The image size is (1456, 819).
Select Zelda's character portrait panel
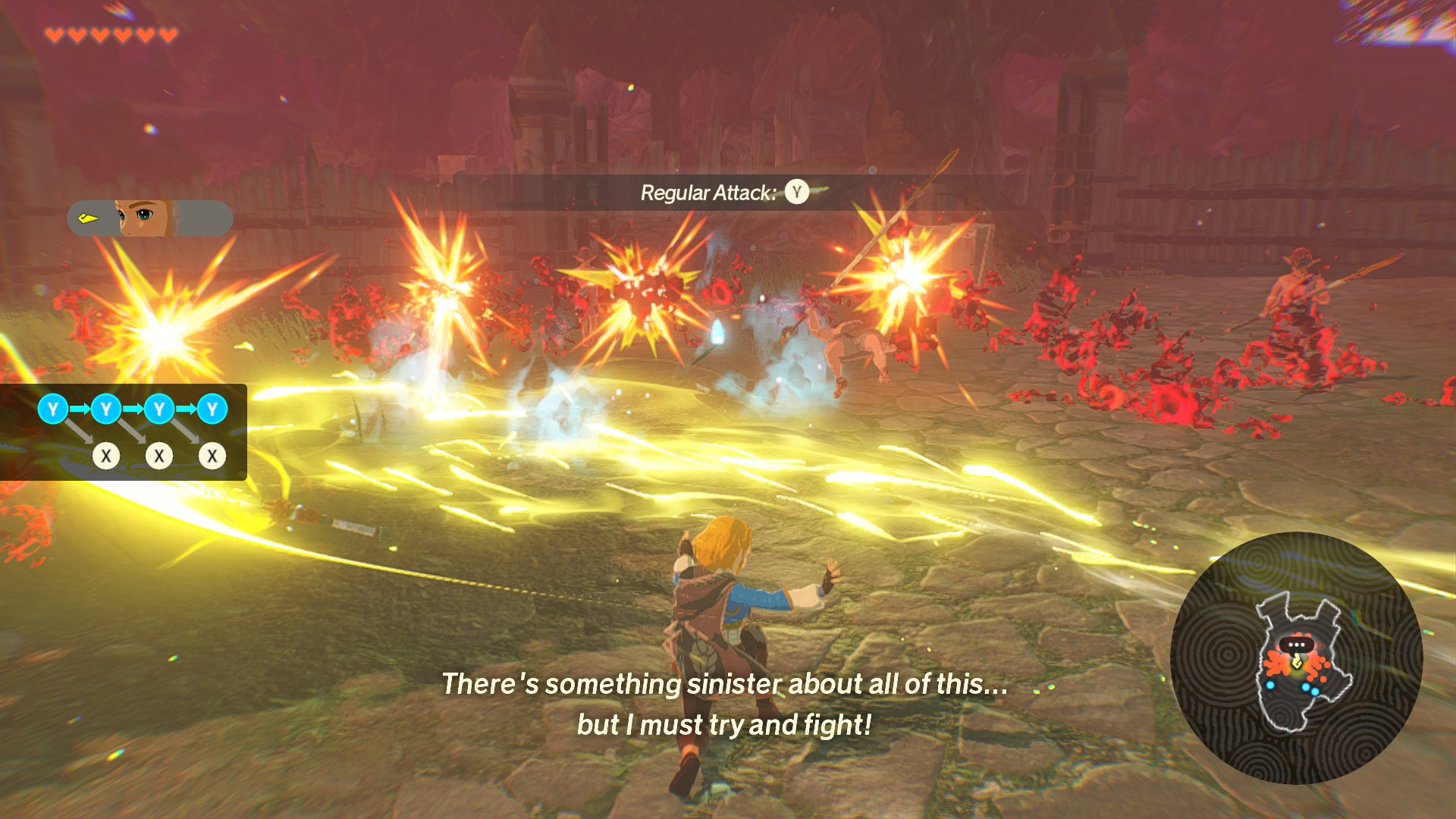point(149,218)
